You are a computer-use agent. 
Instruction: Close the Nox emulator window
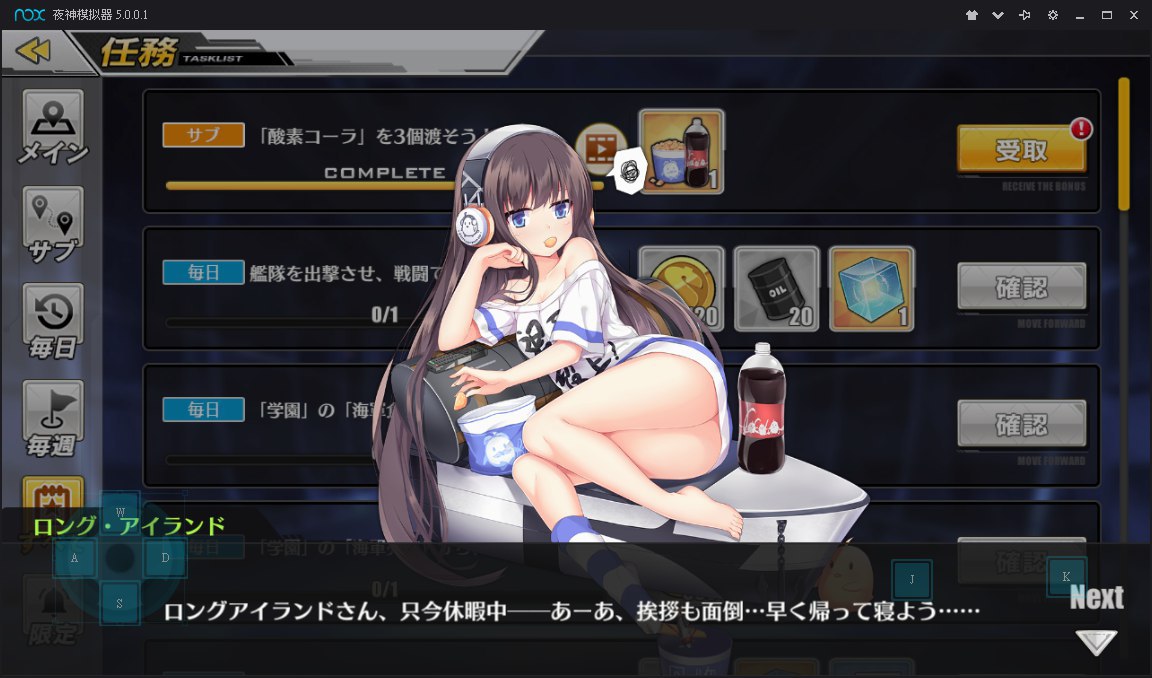[1133, 15]
